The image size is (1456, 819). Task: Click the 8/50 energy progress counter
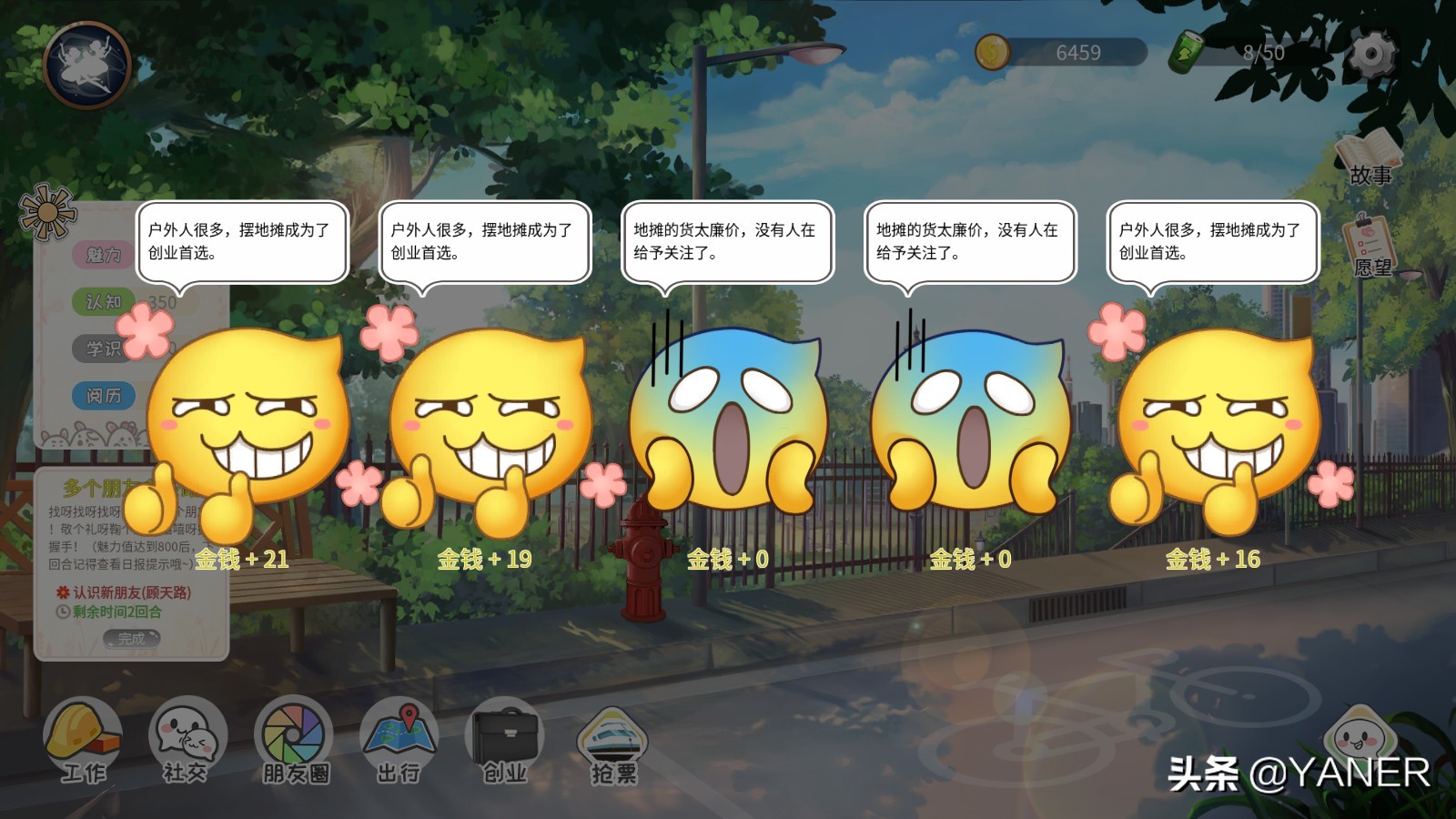tap(1265, 53)
